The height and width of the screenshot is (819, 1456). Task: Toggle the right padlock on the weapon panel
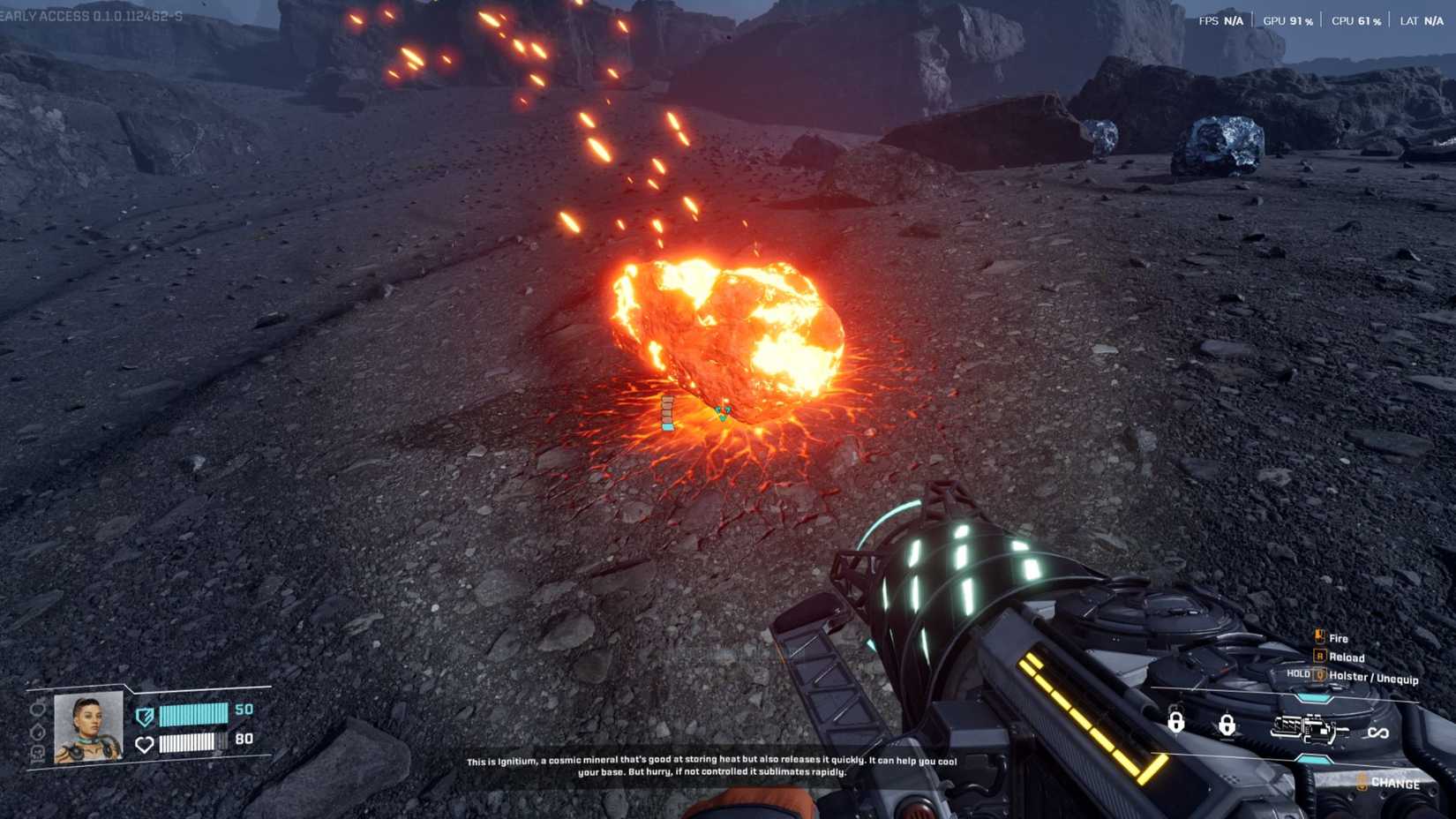(x=1227, y=726)
